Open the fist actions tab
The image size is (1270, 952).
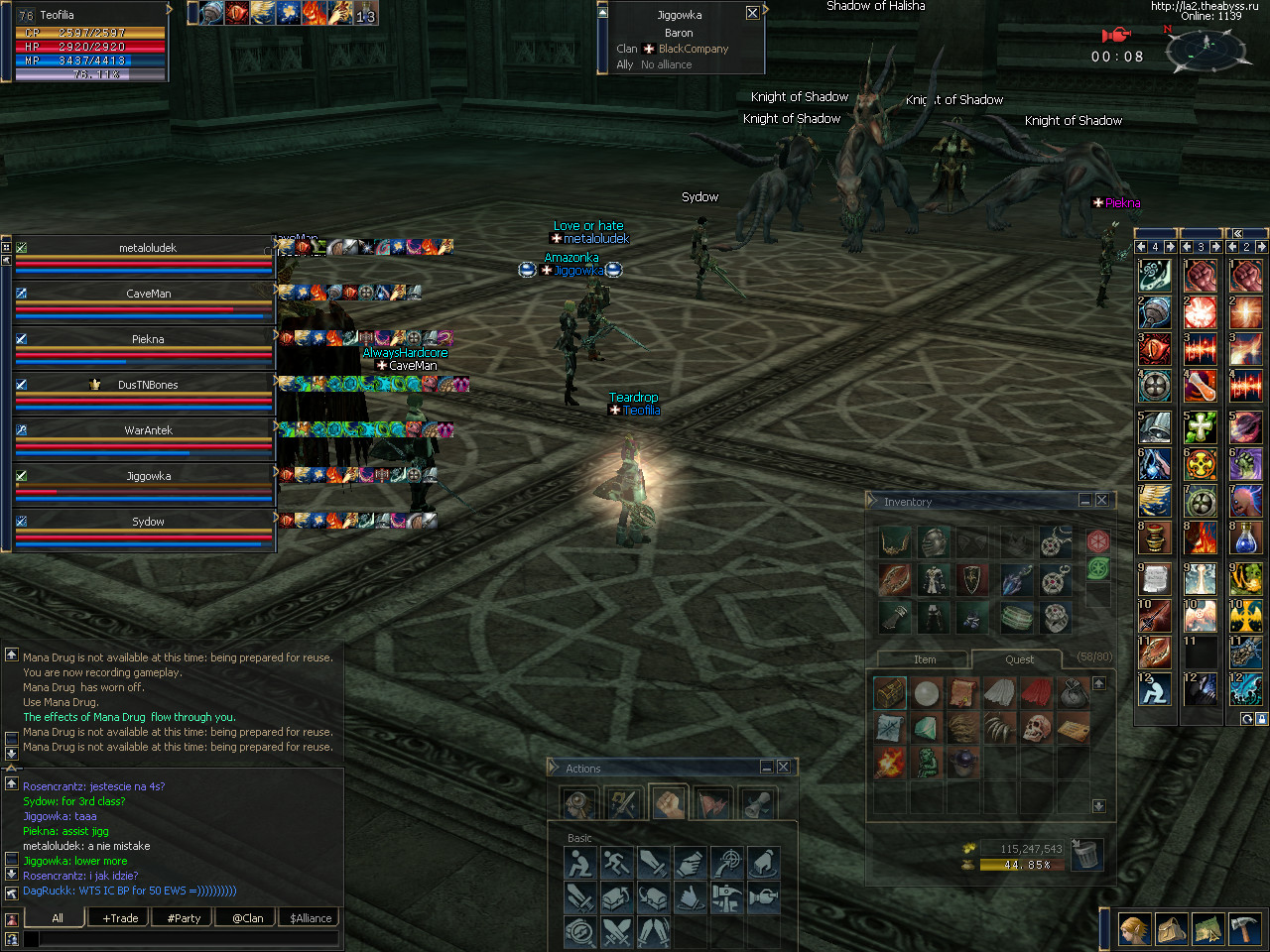click(x=669, y=803)
